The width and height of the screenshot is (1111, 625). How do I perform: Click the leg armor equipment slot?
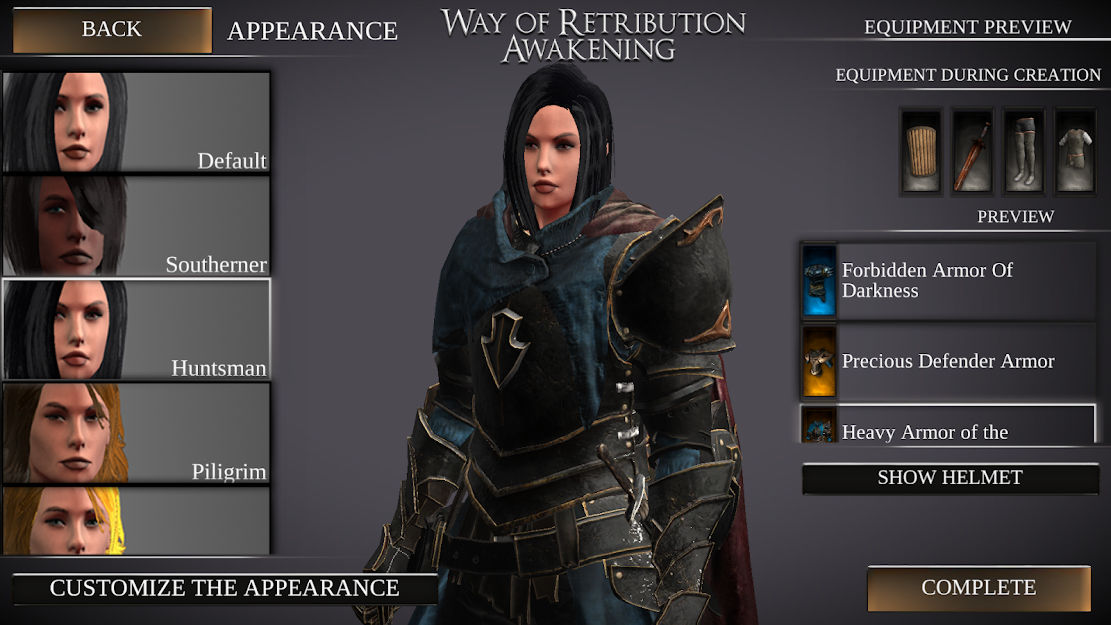pyautogui.click(x=1023, y=151)
